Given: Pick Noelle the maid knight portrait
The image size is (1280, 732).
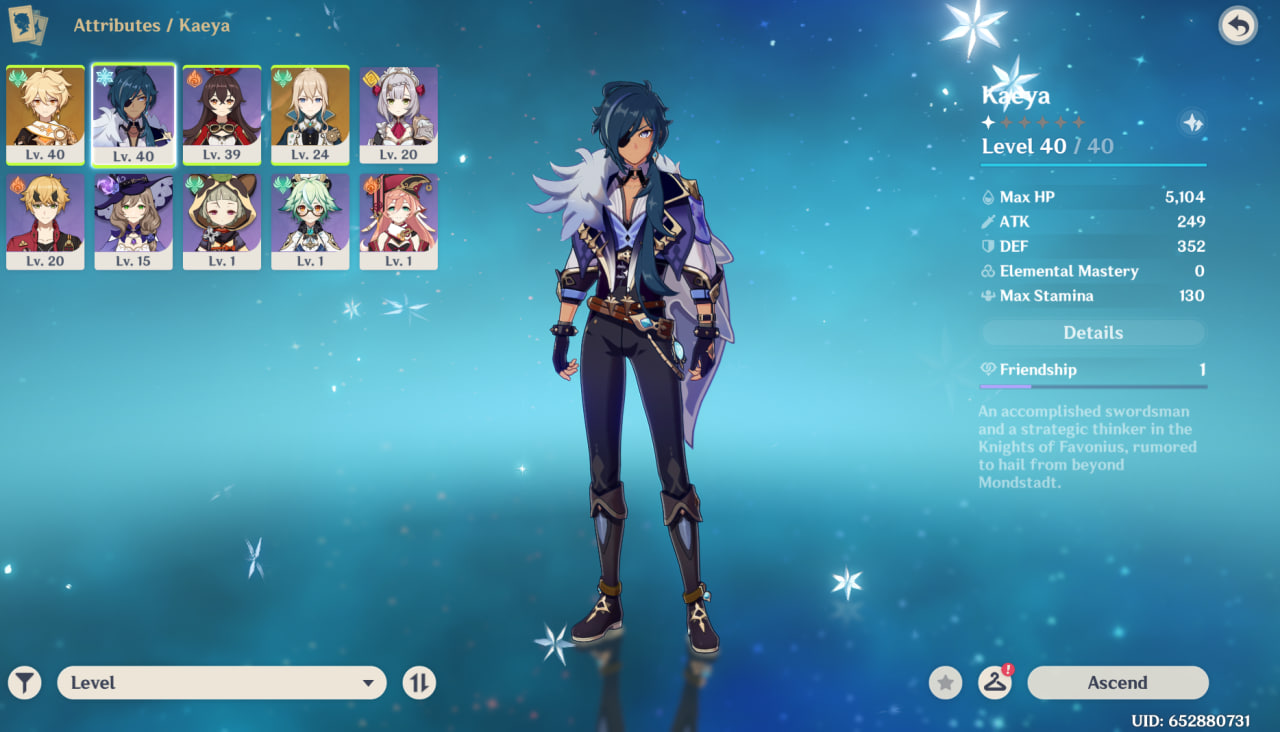Looking at the screenshot, I should (398, 114).
